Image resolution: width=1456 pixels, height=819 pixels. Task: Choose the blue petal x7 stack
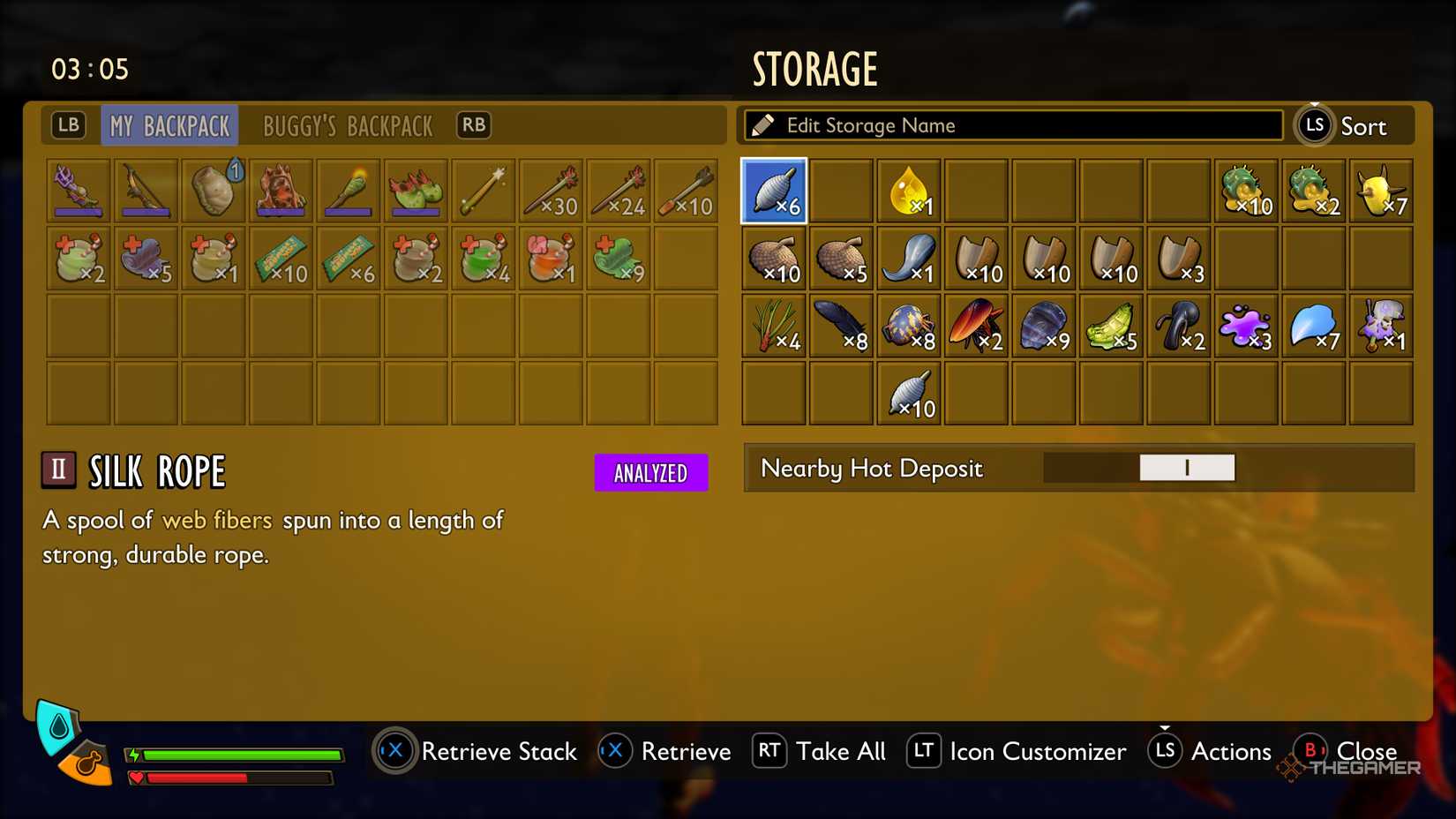point(1313,326)
